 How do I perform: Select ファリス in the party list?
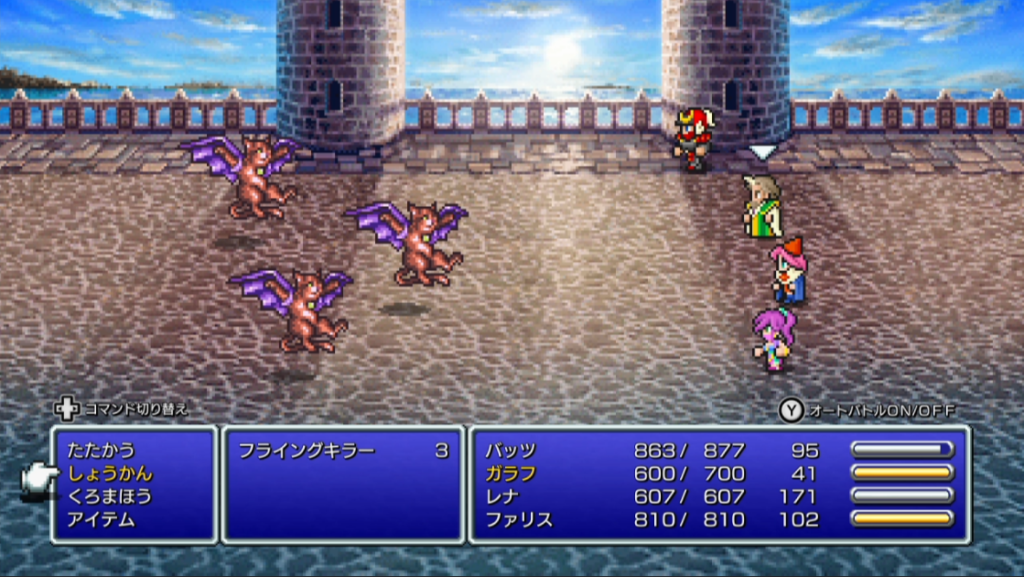pyautogui.click(x=518, y=520)
